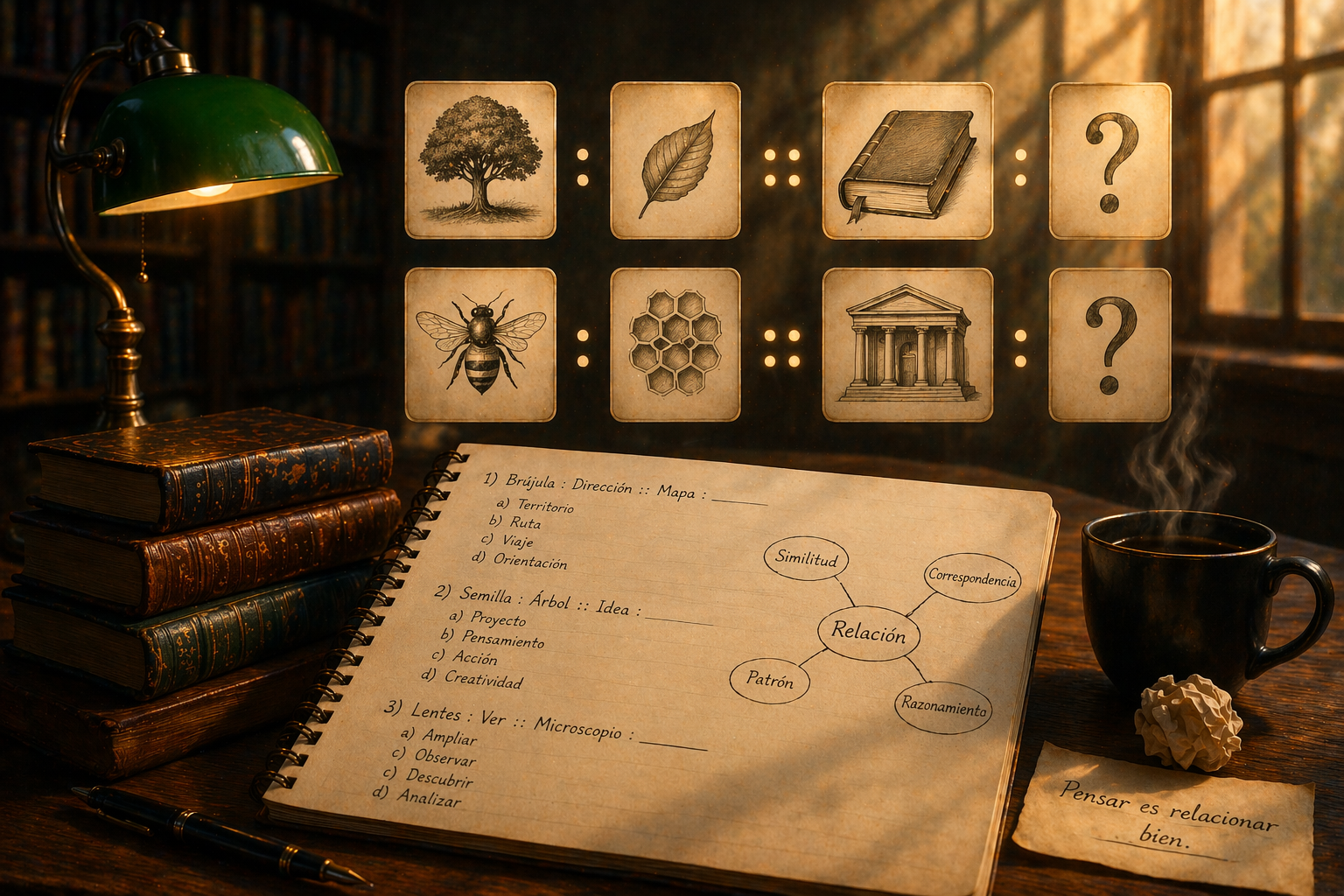This screenshot has width=1344, height=896.
Task: Select the leaf card
Action: 675,160
